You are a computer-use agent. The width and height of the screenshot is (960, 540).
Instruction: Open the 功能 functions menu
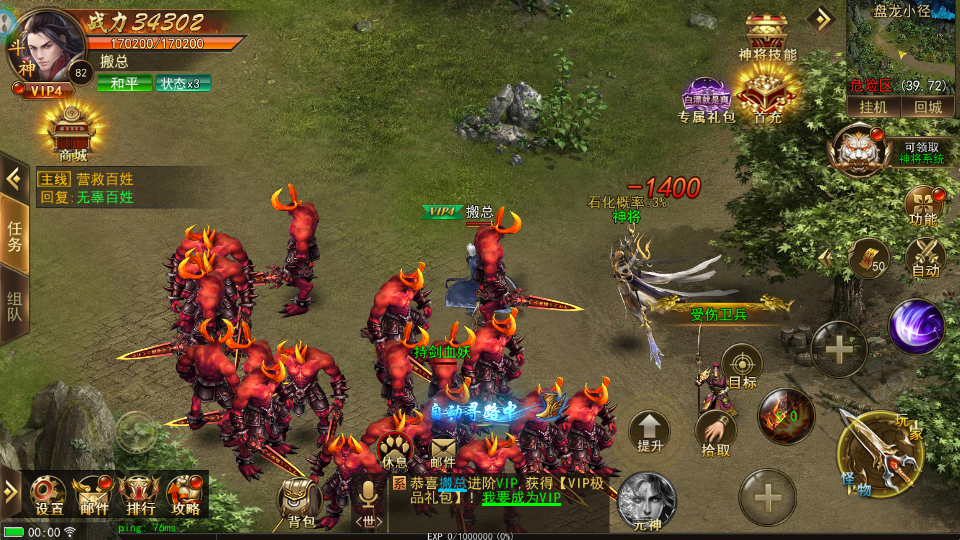(923, 204)
